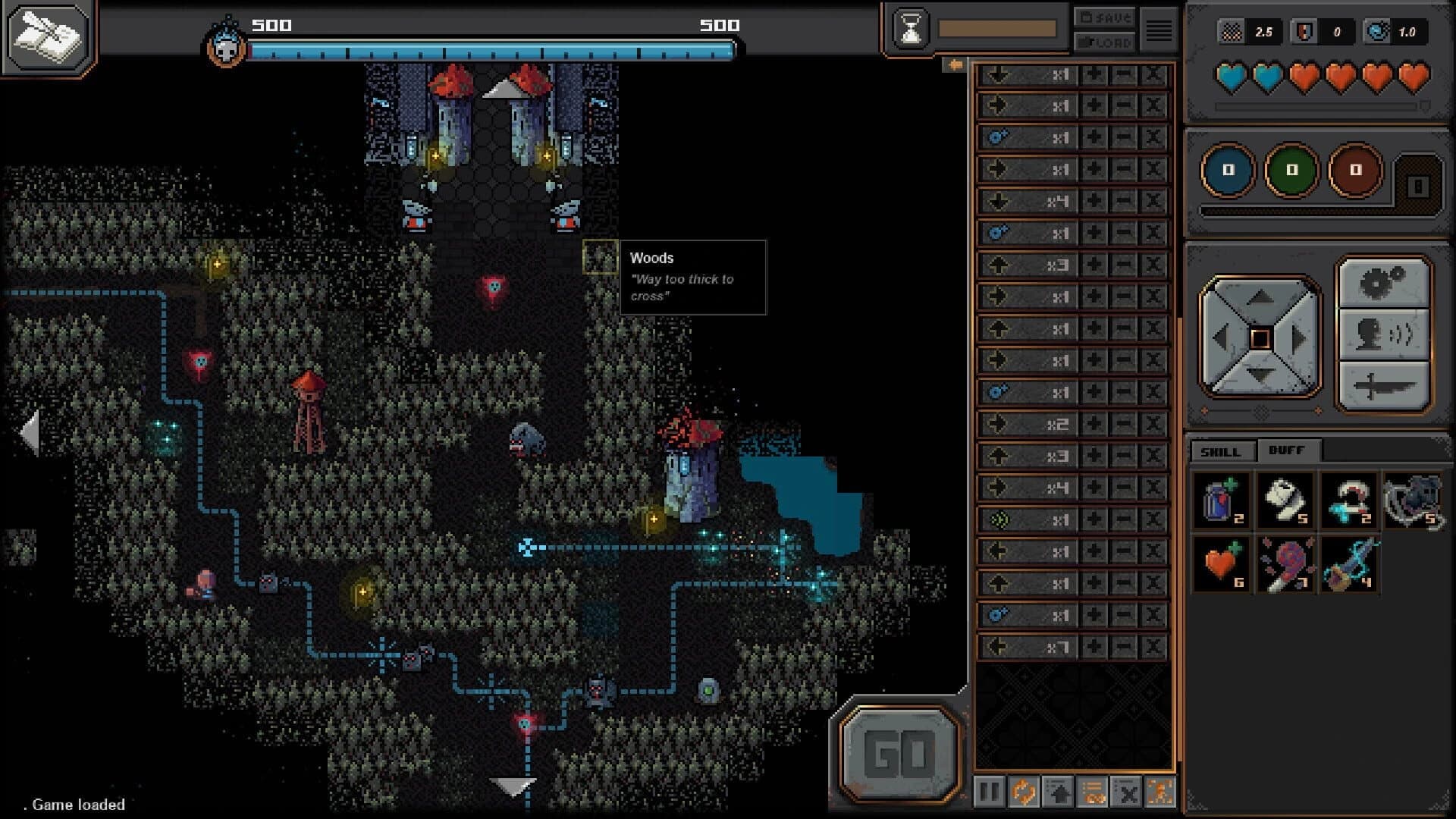Viewport: 1456px width, 819px height.
Task: Select the Buff tab
Action: point(1287,450)
